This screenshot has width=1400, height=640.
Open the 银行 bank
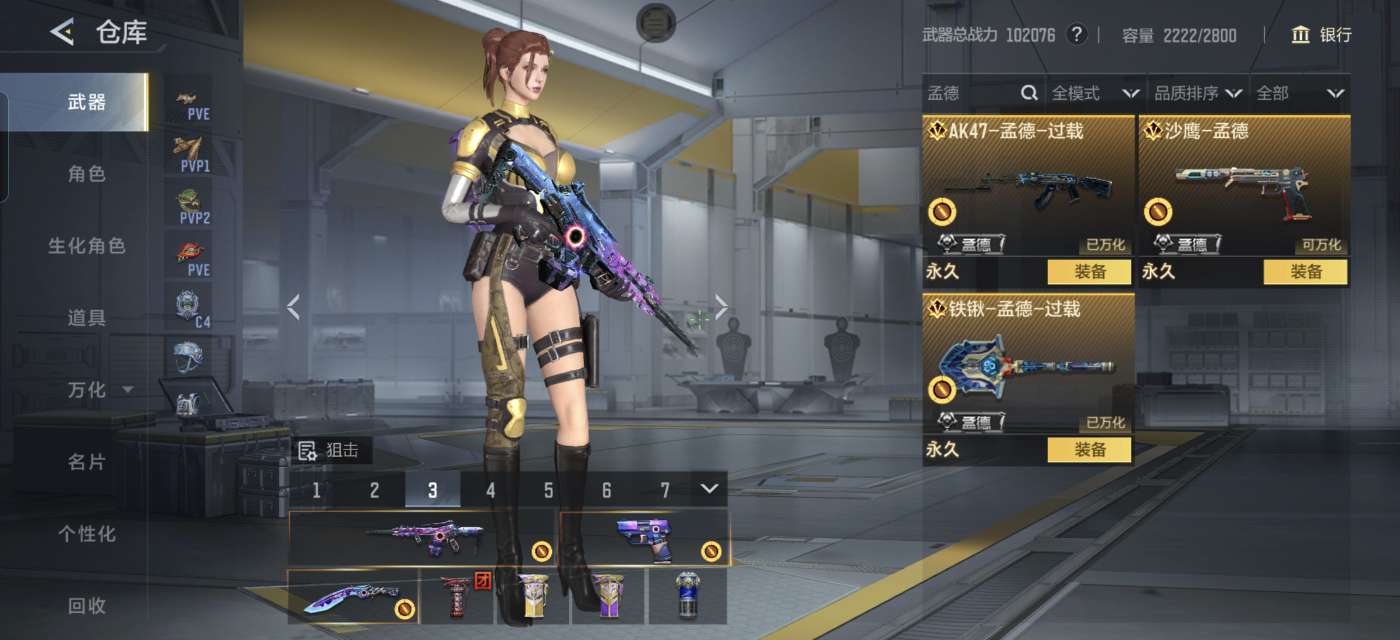tap(1321, 35)
